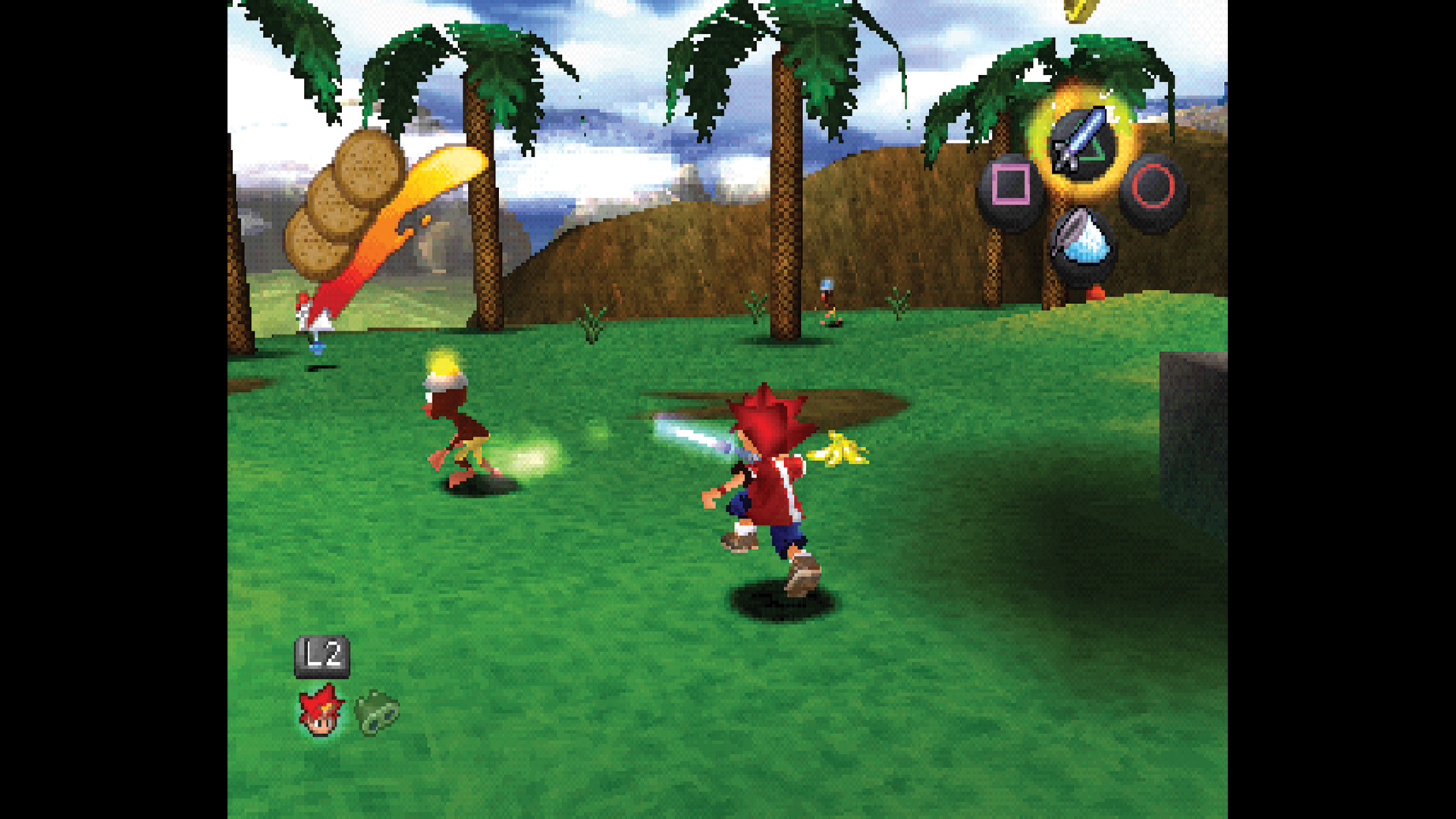This screenshot has width=1456, height=819.
Task: Click the green energy burst behind the fleeing monkey
Action: point(531,459)
